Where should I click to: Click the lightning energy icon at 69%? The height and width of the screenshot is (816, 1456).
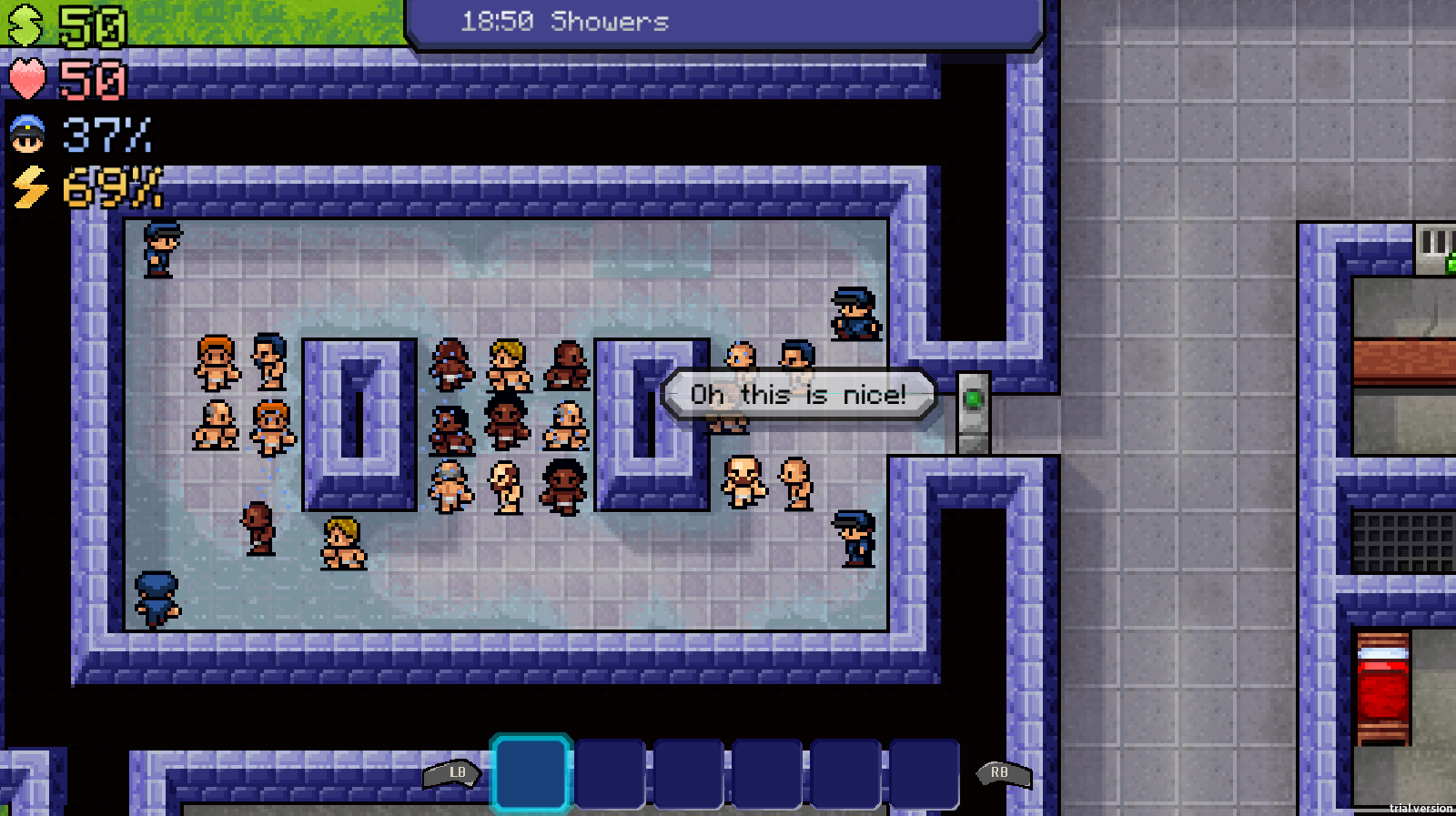26,188
